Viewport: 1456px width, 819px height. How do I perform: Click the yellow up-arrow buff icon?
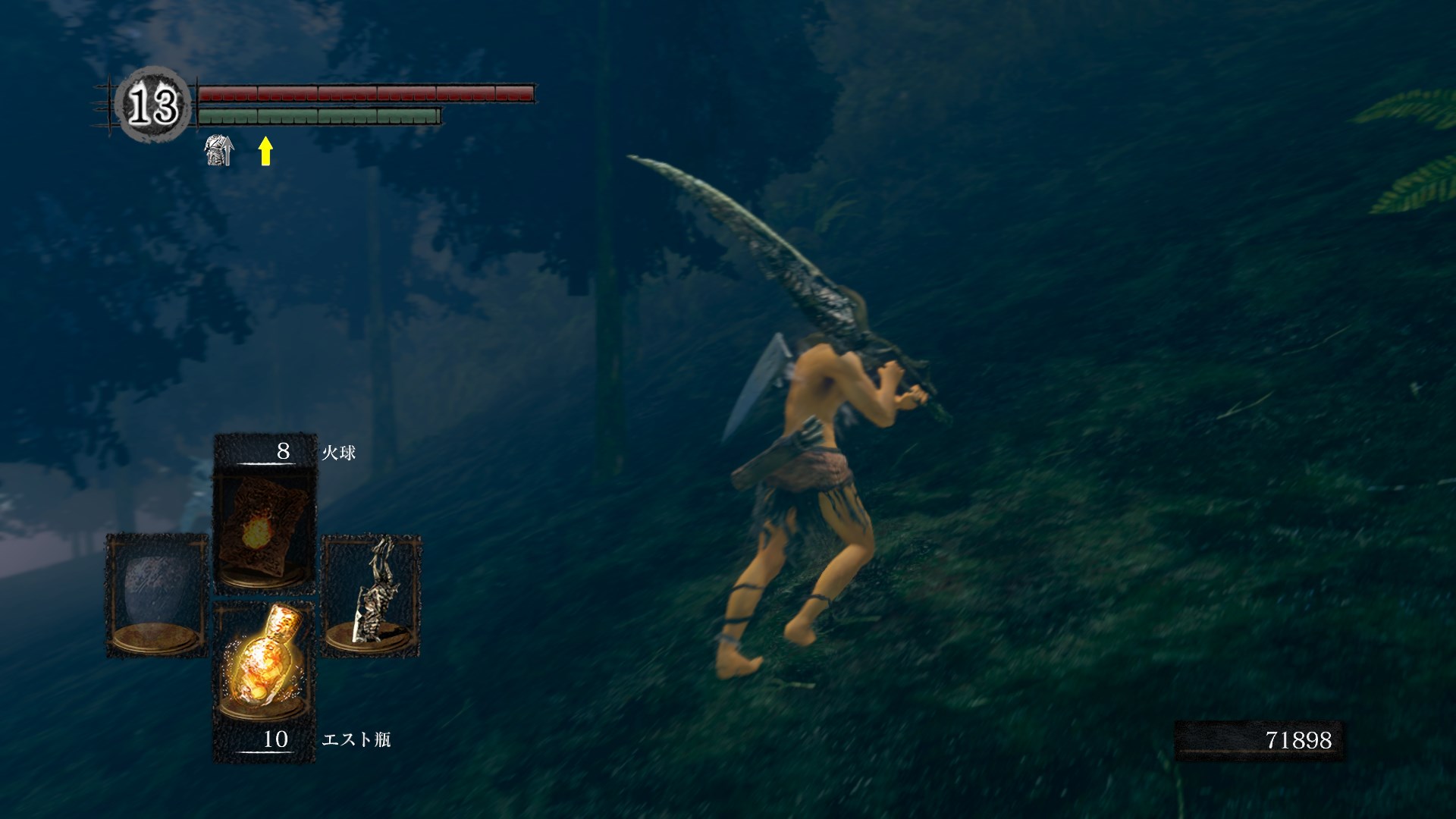click(265, 150)
